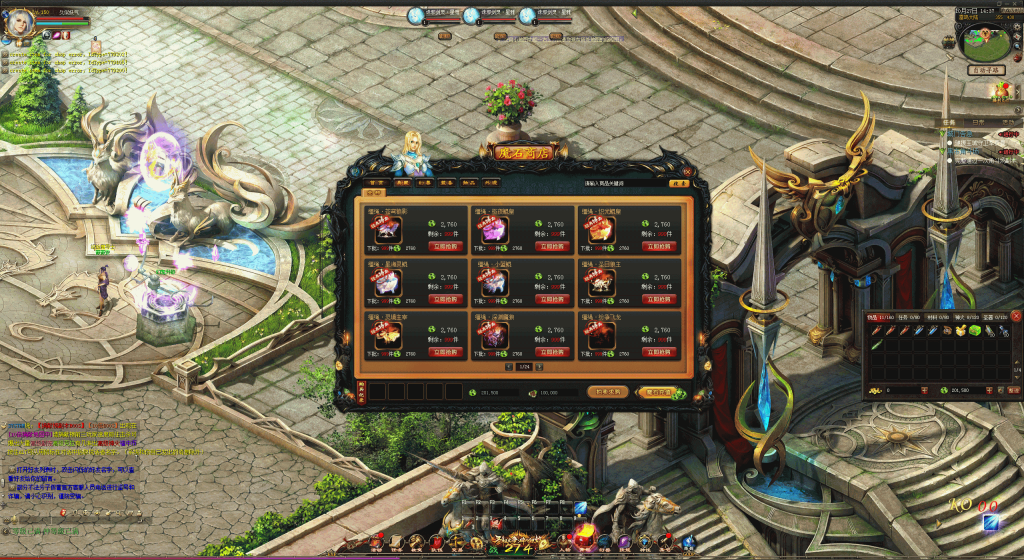The height and width of the screenshot is (560, 1024).
Task: Buy the 圣日狼主 mount rein
Action: [x=660, y=298]
